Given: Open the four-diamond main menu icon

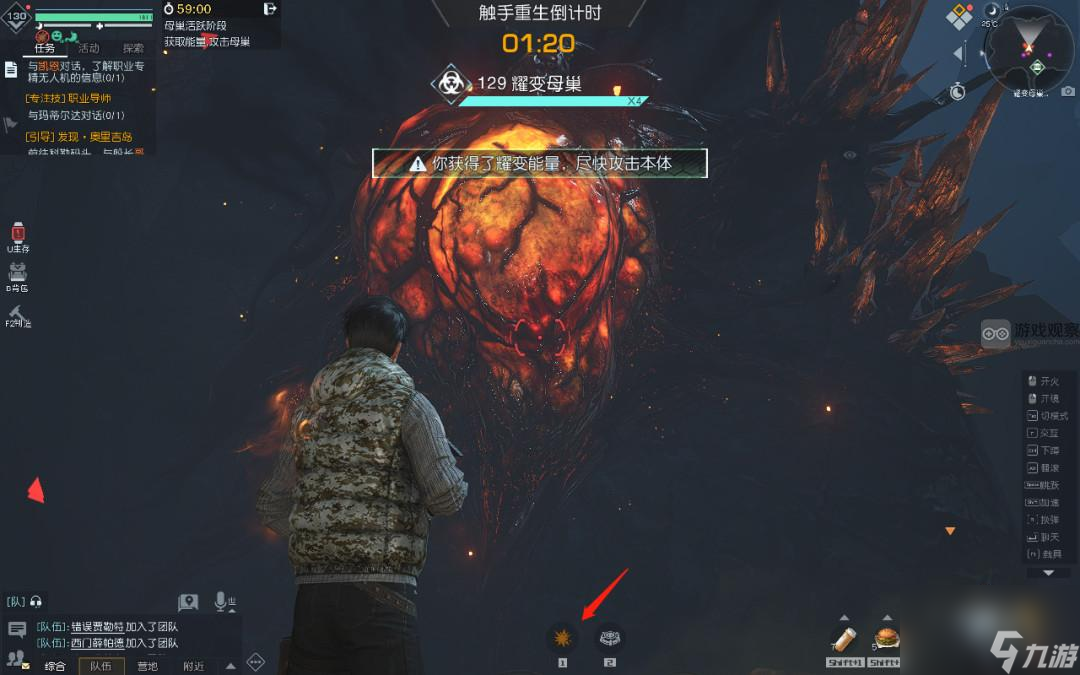Looking at the screenshot, I should click(960, 17).
